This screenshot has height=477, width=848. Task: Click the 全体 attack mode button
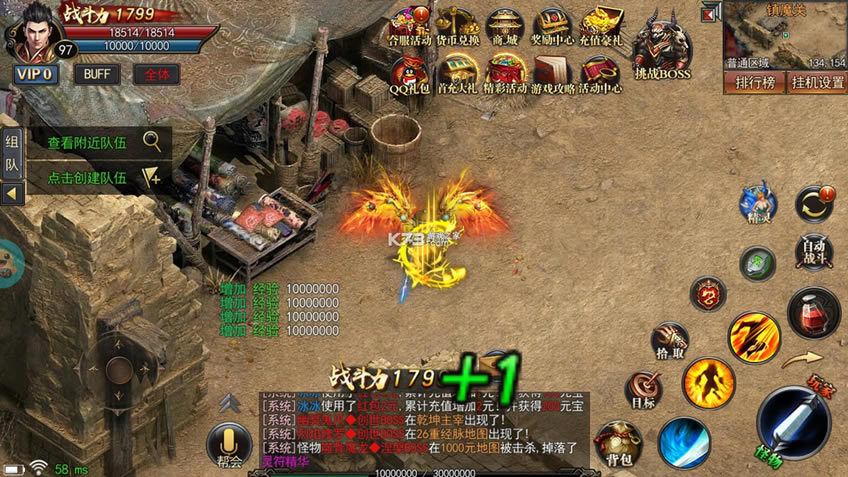156,74
